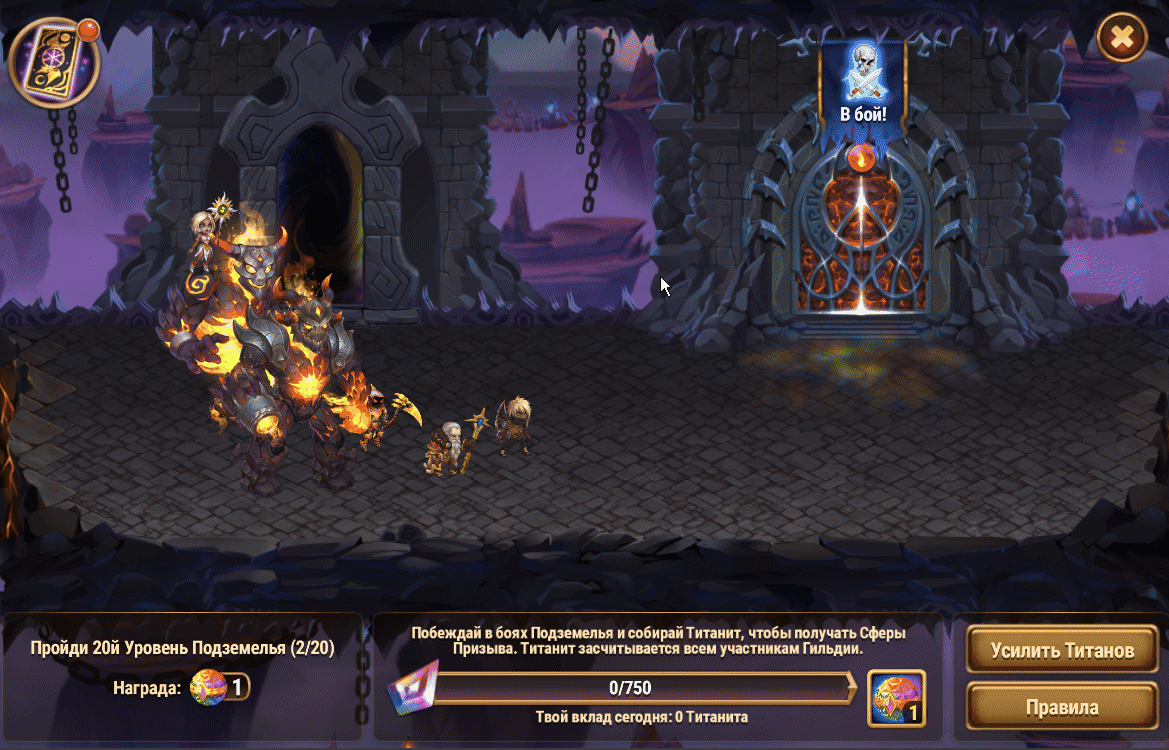Screen dimensions: 1169x750
Task: Start the fight via the "В бой!" banner
Action: (862, 88)
